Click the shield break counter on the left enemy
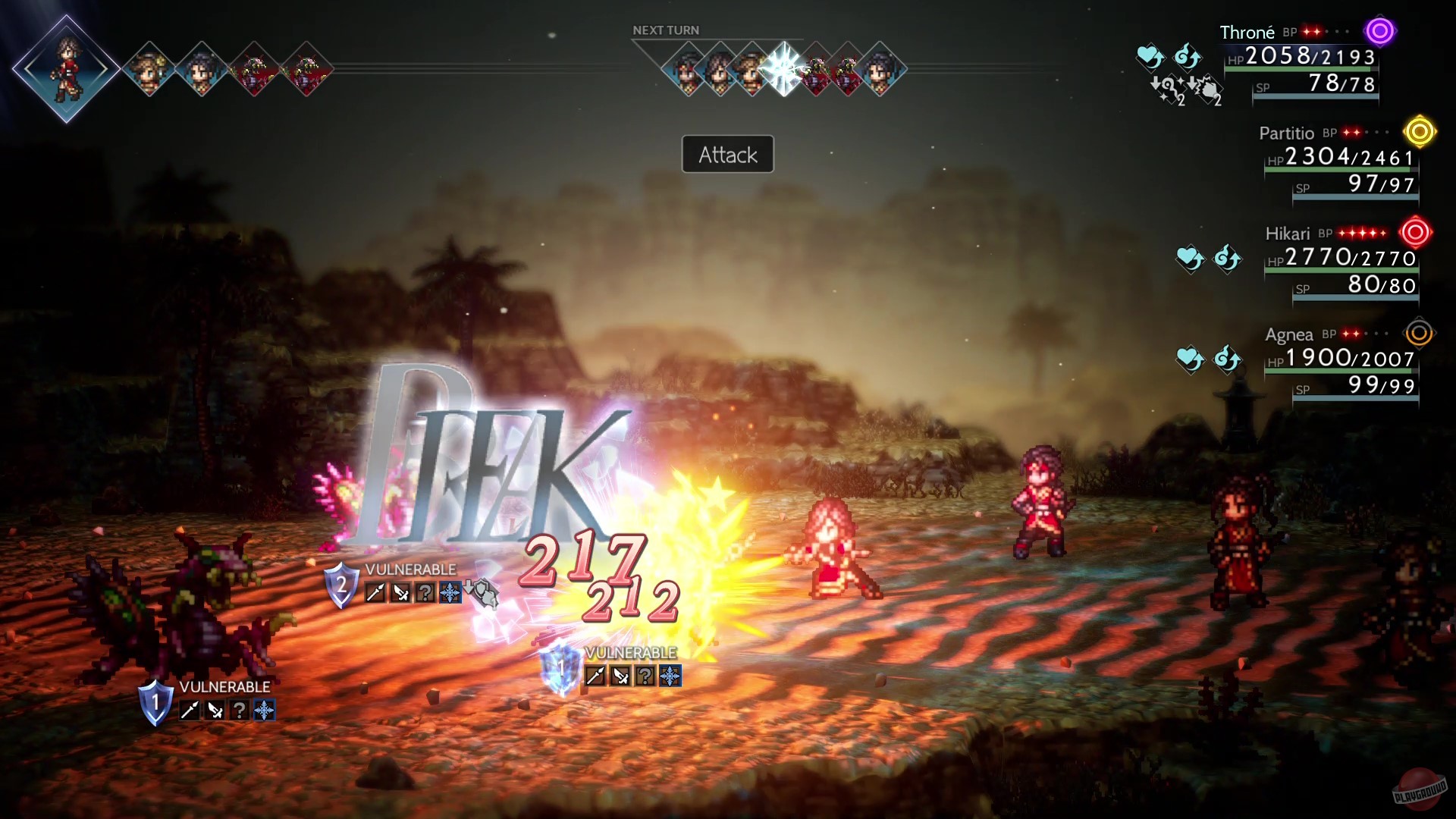Image resolution: width=1456 pixels, height=819 pixels. (x=156, y=704)
